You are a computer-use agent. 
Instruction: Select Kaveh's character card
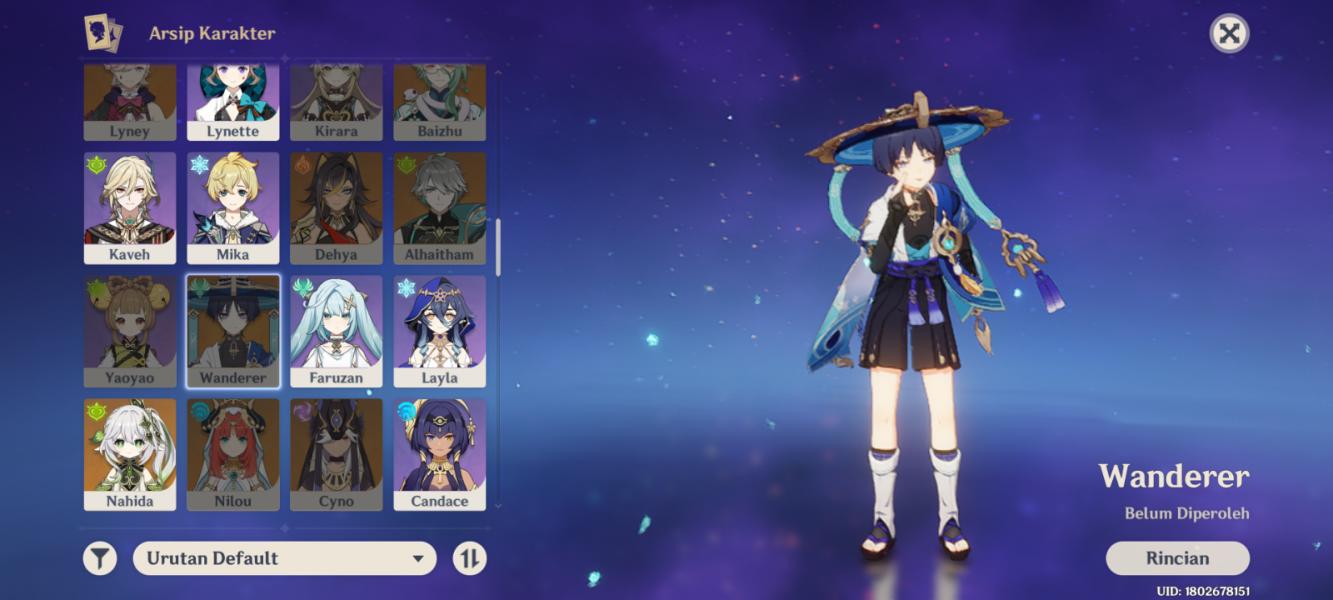pyautogui.click(x=130, y=208)
